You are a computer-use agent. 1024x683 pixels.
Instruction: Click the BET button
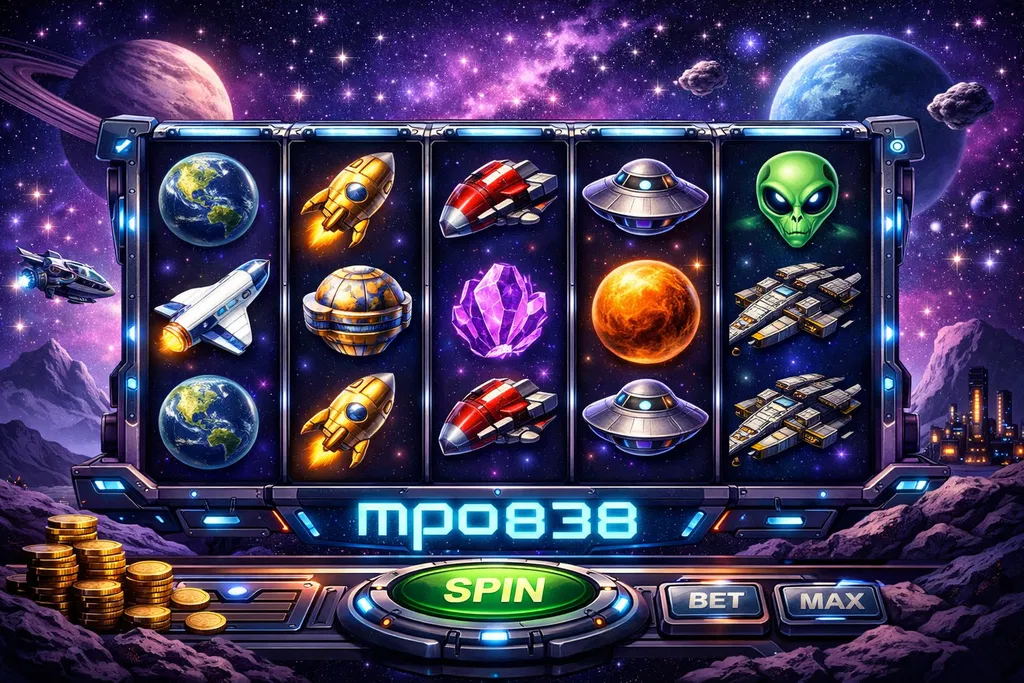pyautogui.click(x=714, y=601)
